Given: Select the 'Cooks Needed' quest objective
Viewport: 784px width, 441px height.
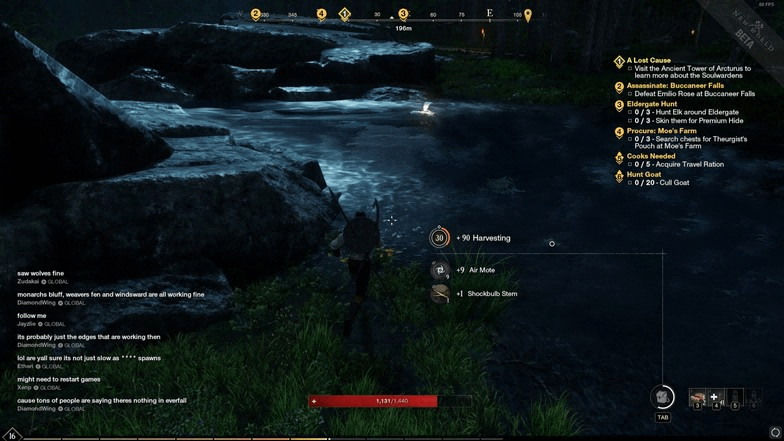Looking at the screenshot, I should click(650, 156).
